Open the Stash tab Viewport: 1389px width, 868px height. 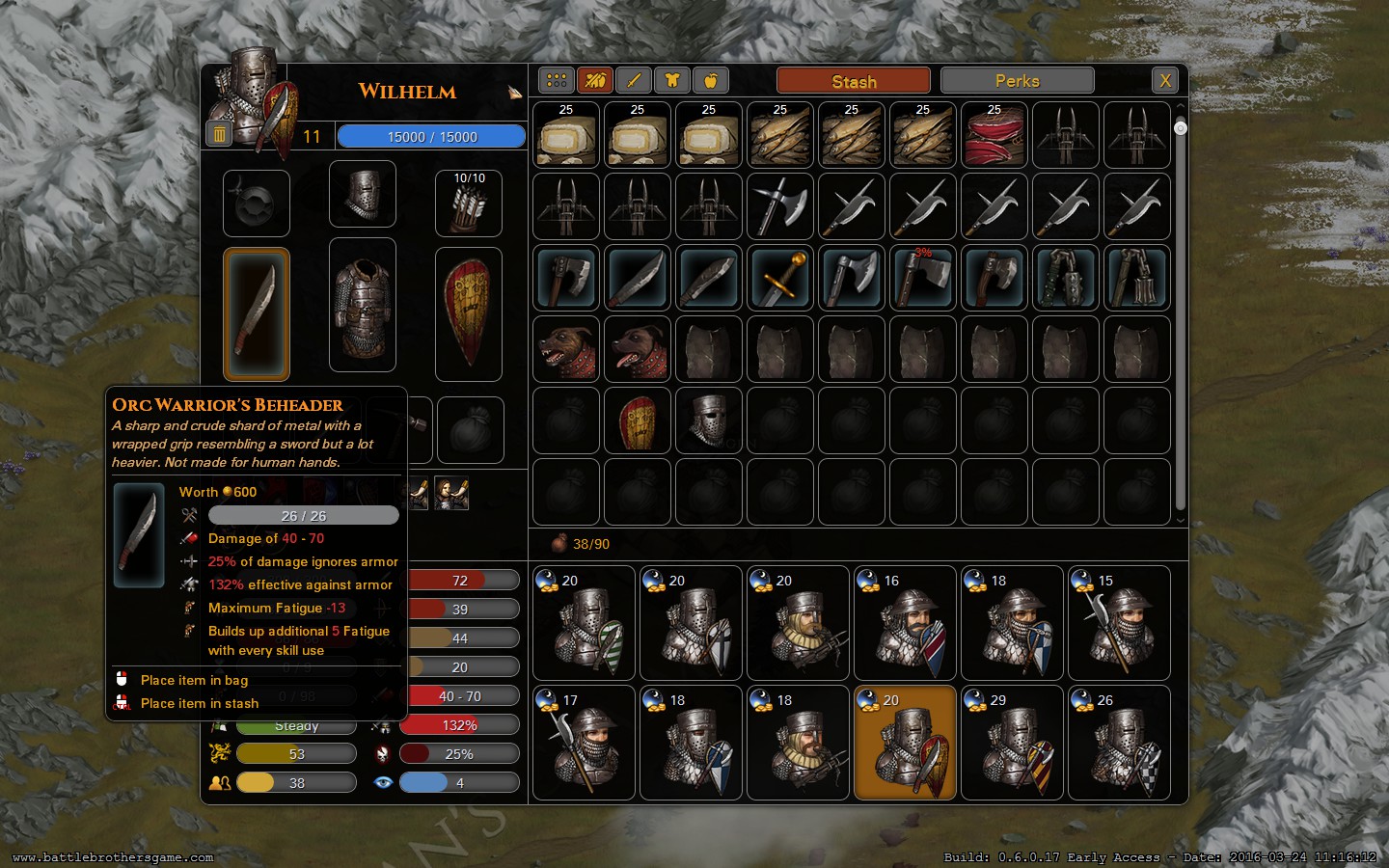[853, 81]
